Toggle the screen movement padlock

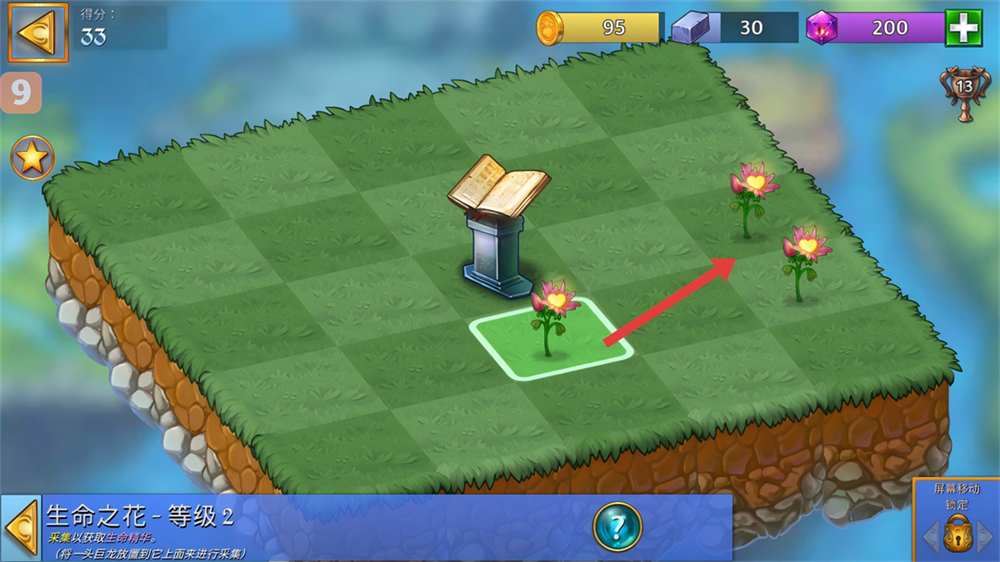coord(958,531)
